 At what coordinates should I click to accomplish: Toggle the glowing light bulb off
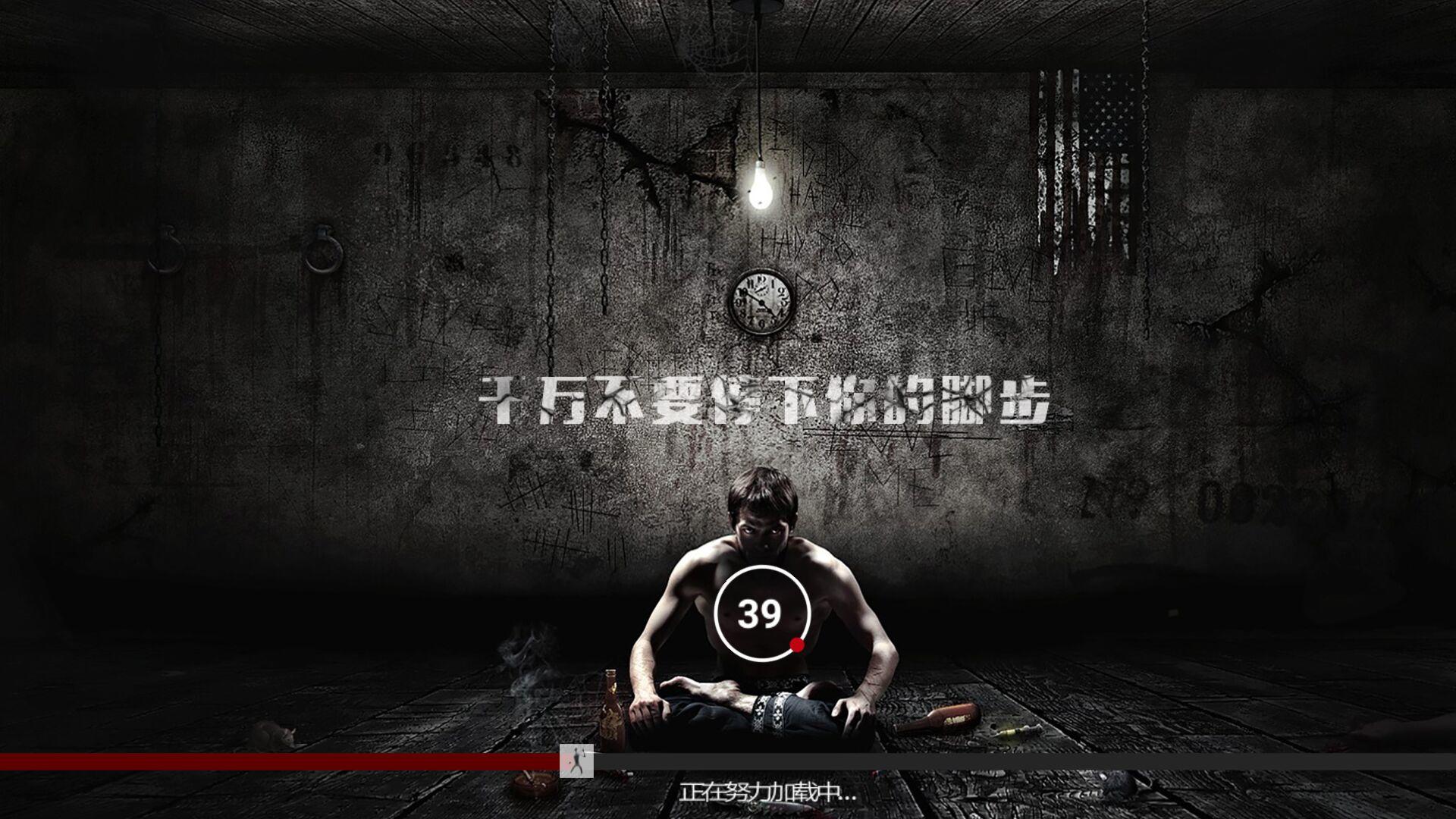tap(760, 186)
